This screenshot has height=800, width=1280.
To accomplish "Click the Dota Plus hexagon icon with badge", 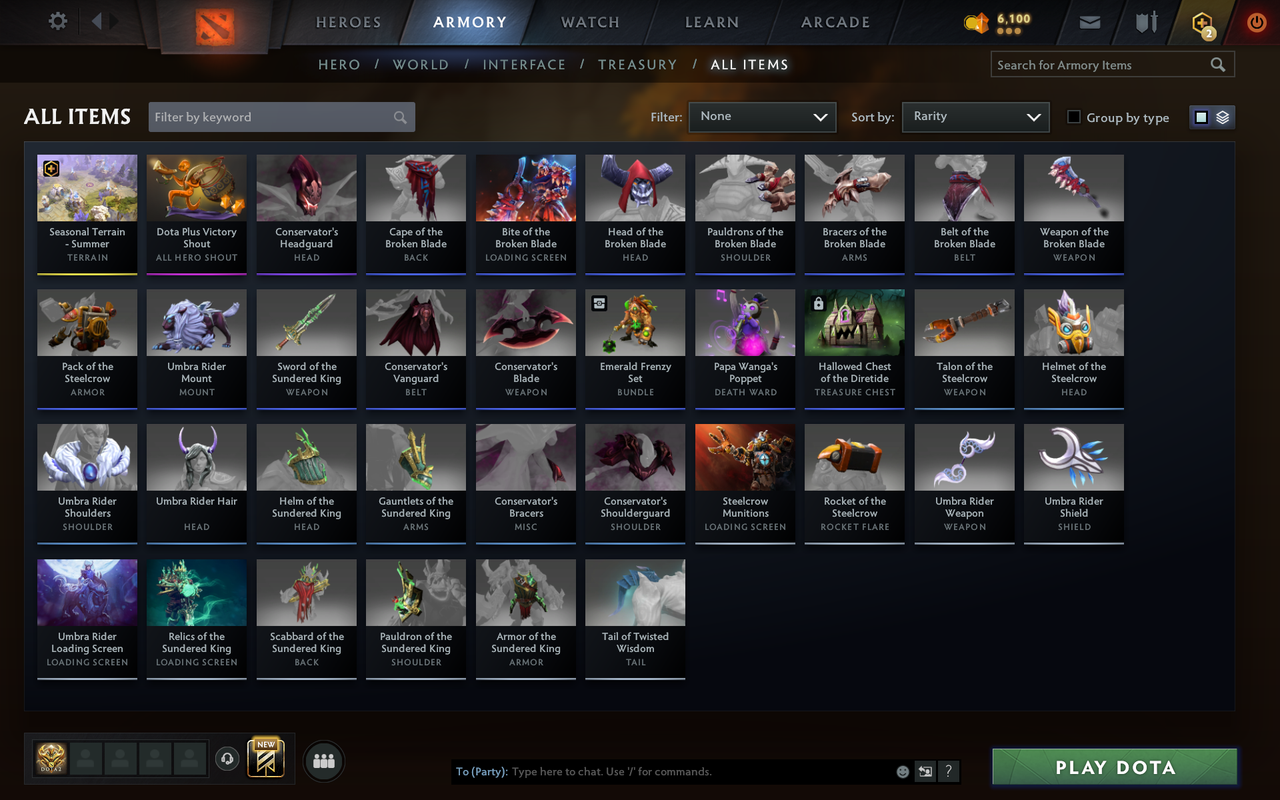I will click(1201, 22).
